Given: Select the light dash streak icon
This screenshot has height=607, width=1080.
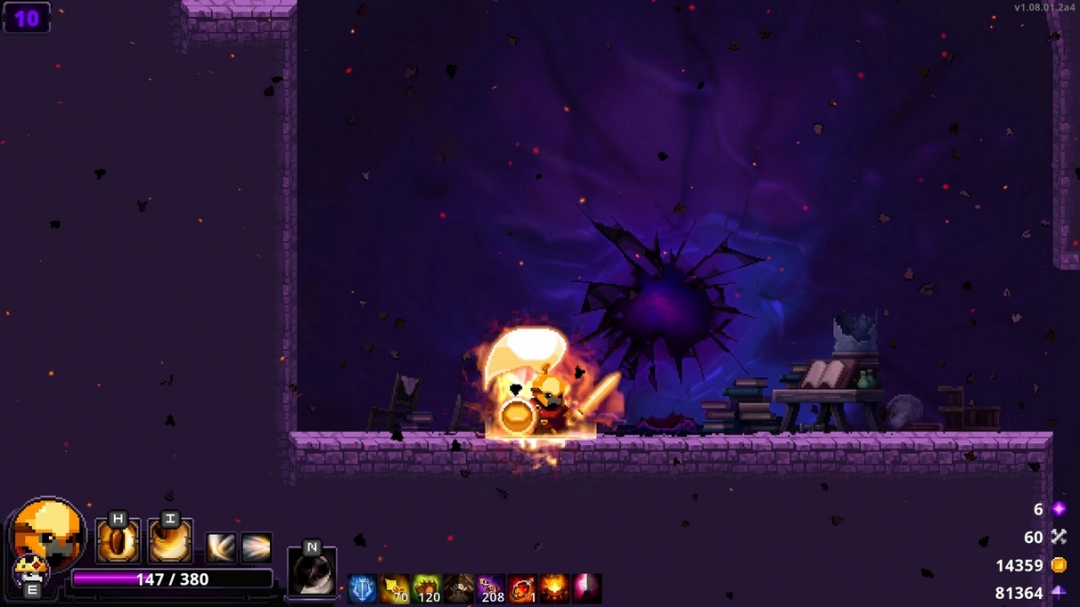Looking at the screenshot, I should tap(256, 547).
